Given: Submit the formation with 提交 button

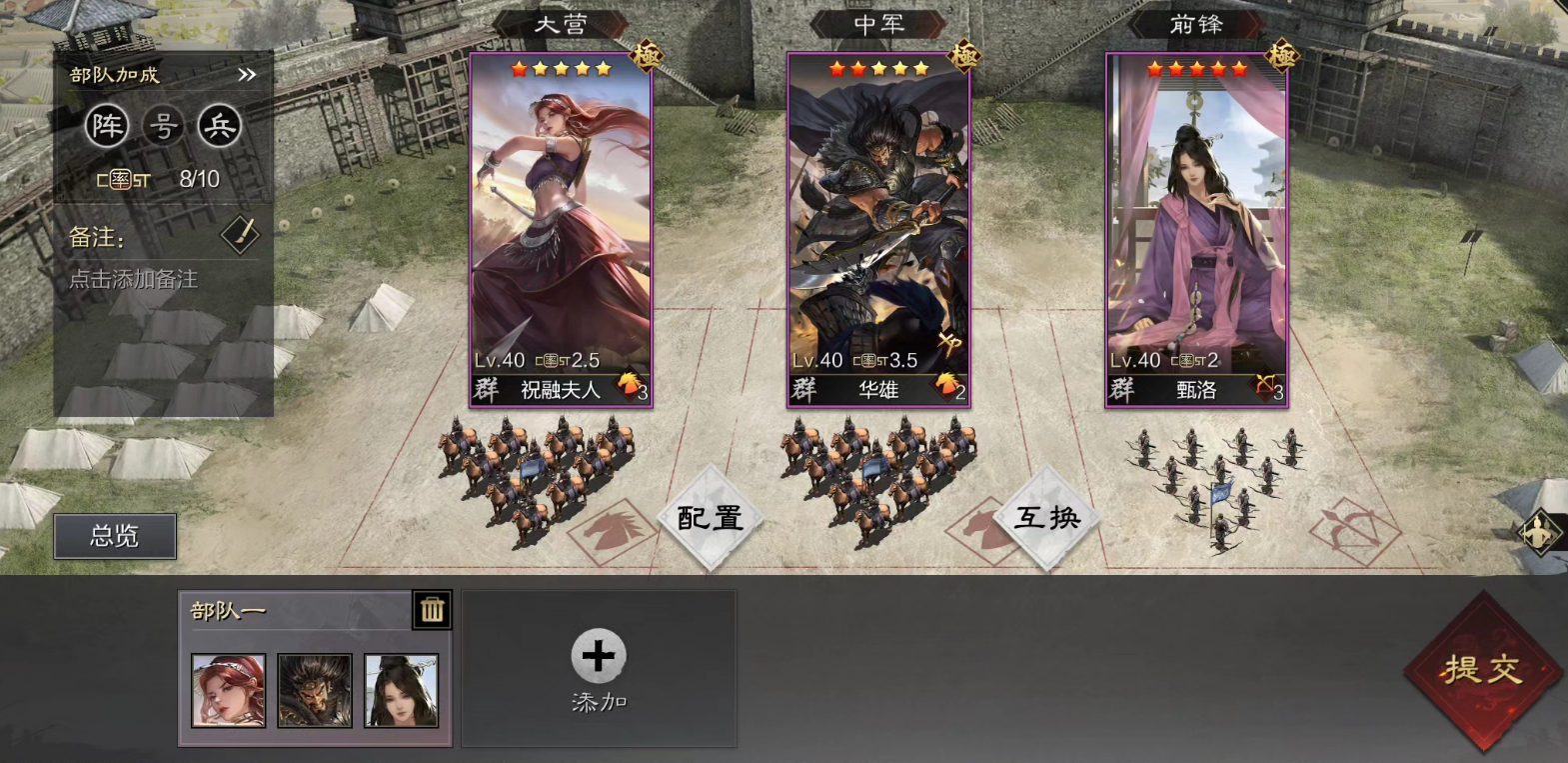Looking at the screenshot, I should point(1483,670).
